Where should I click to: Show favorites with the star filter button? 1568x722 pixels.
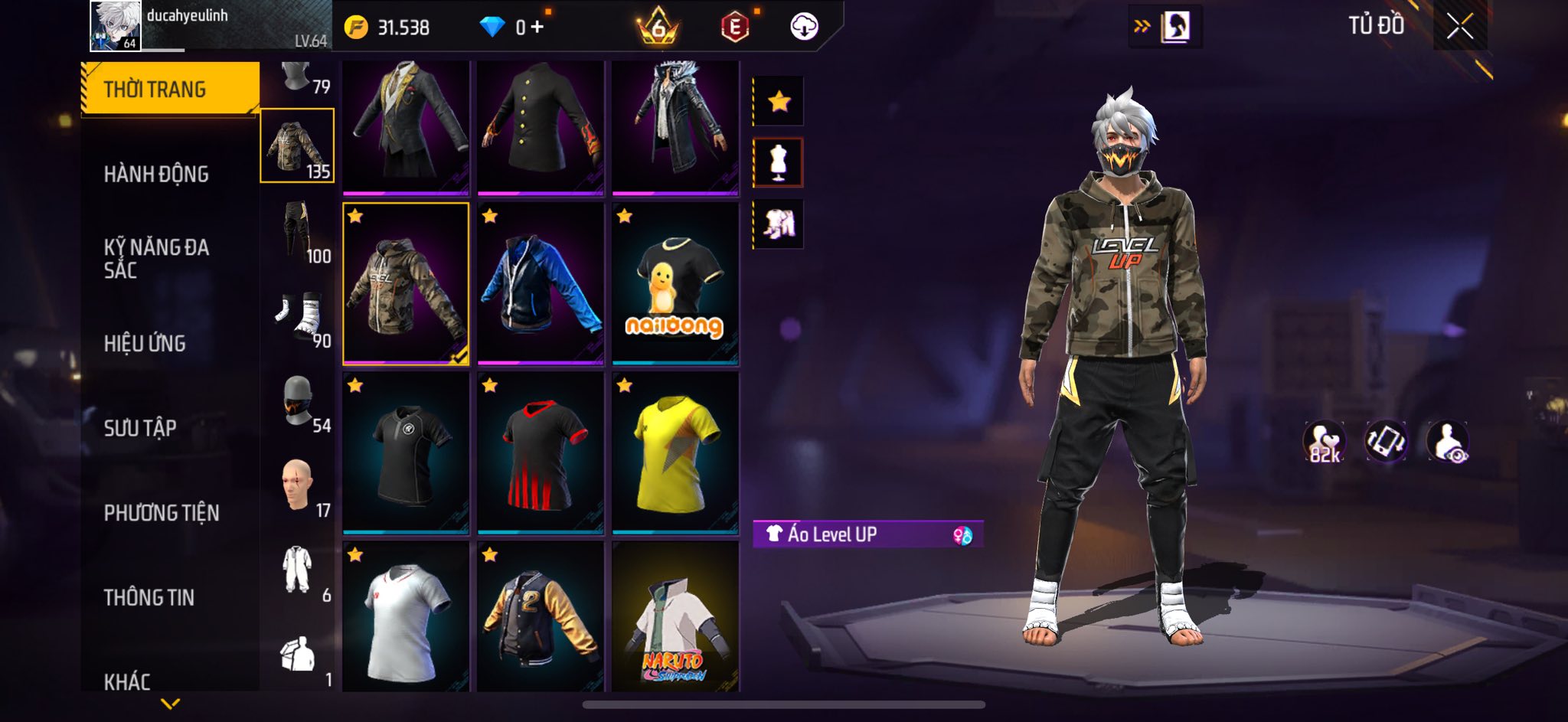(779, 101)
